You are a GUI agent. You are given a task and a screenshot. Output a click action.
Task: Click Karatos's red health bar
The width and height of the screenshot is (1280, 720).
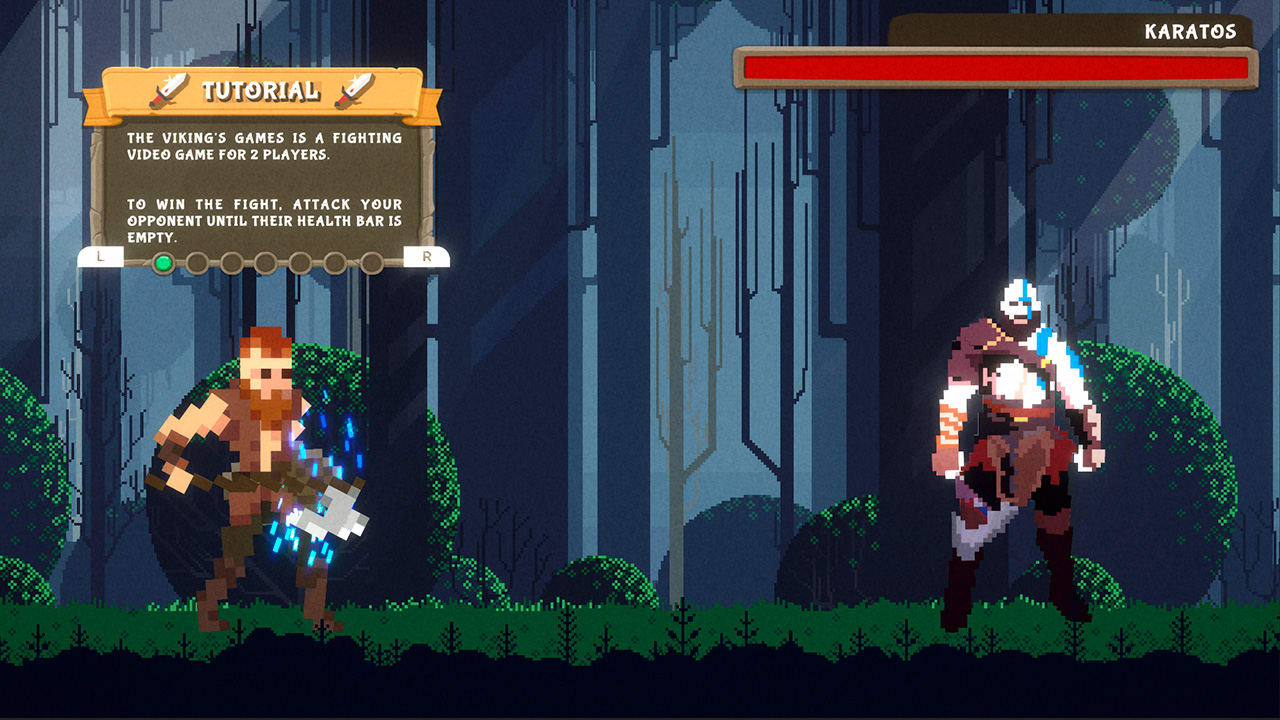pos(995,67)
